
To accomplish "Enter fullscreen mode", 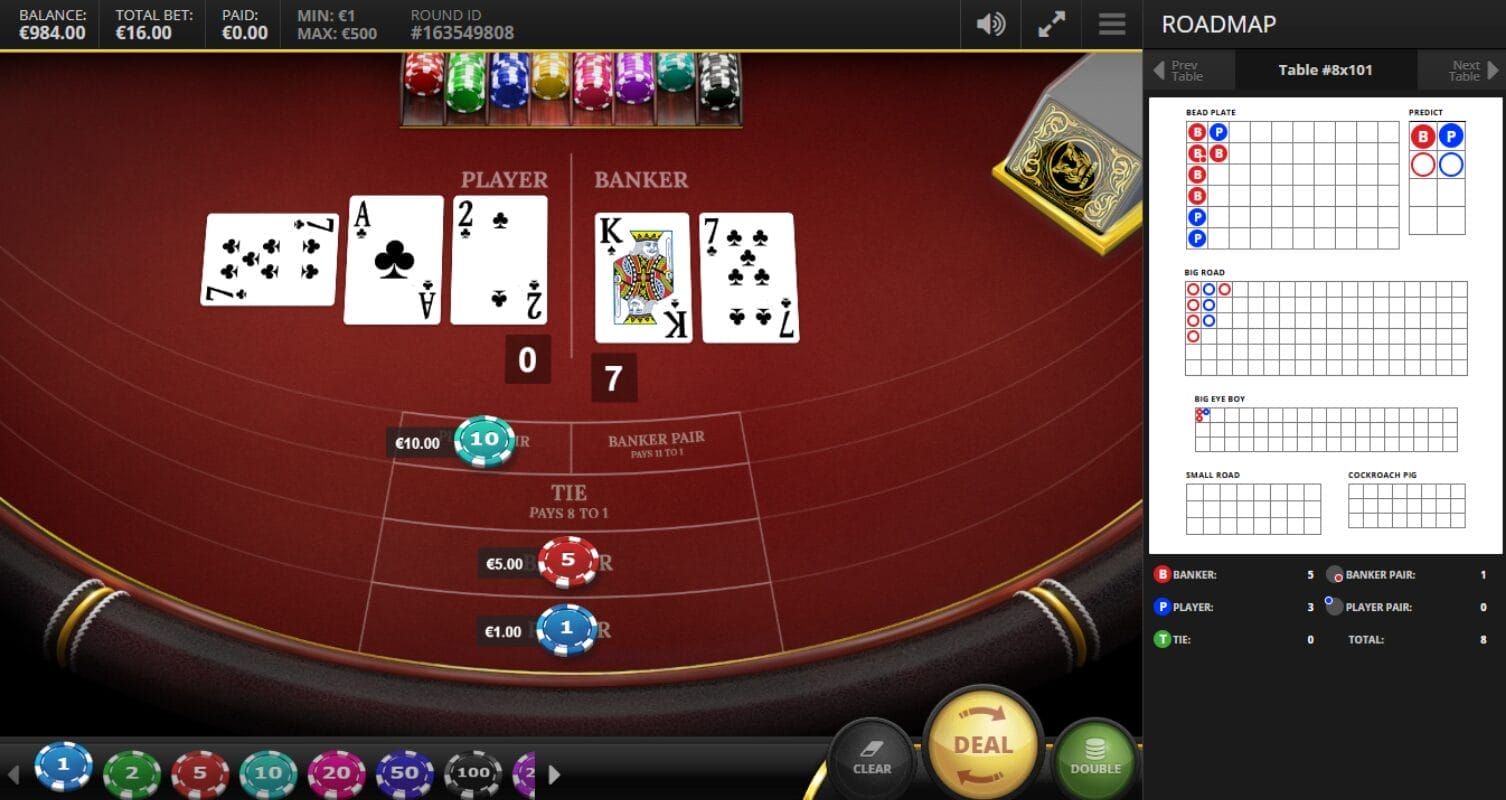I will pos(1051,24).
